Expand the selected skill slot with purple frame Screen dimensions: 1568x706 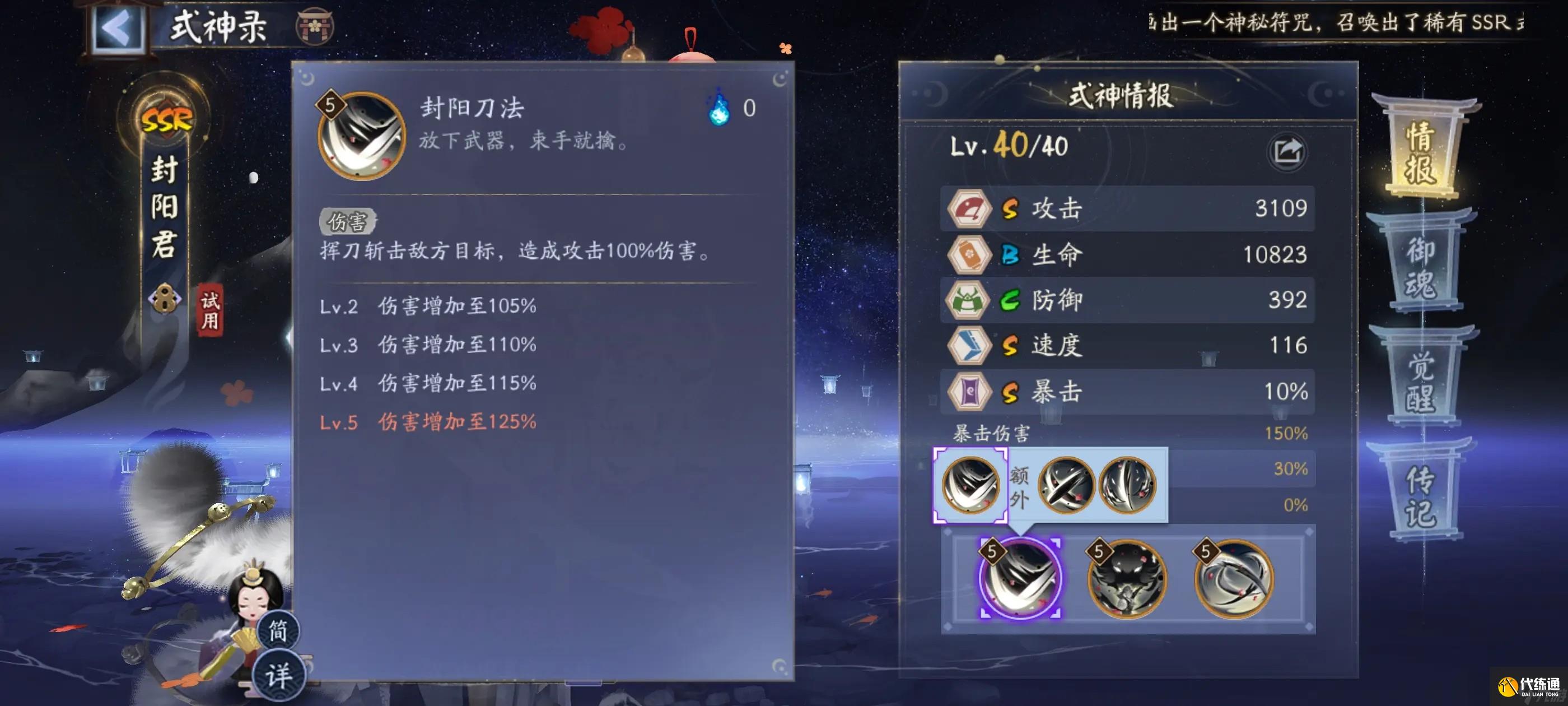click(x=1021, y=579)
